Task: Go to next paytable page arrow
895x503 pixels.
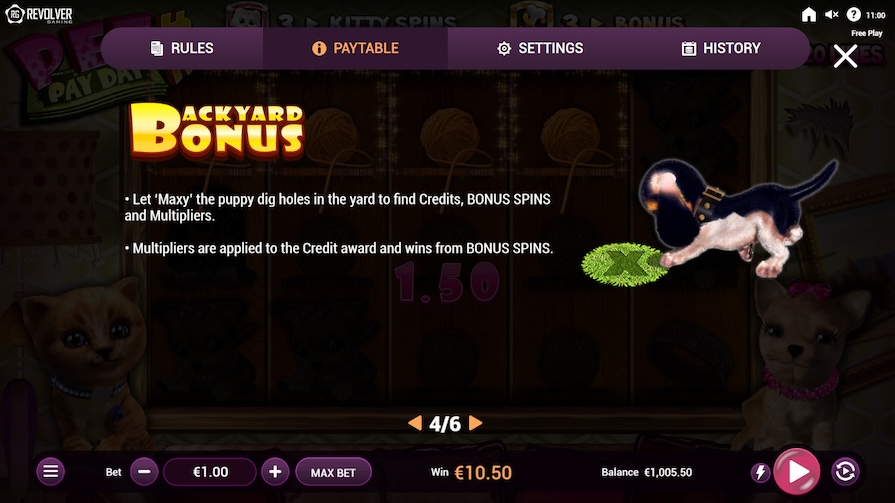Action: coord(476,423)
